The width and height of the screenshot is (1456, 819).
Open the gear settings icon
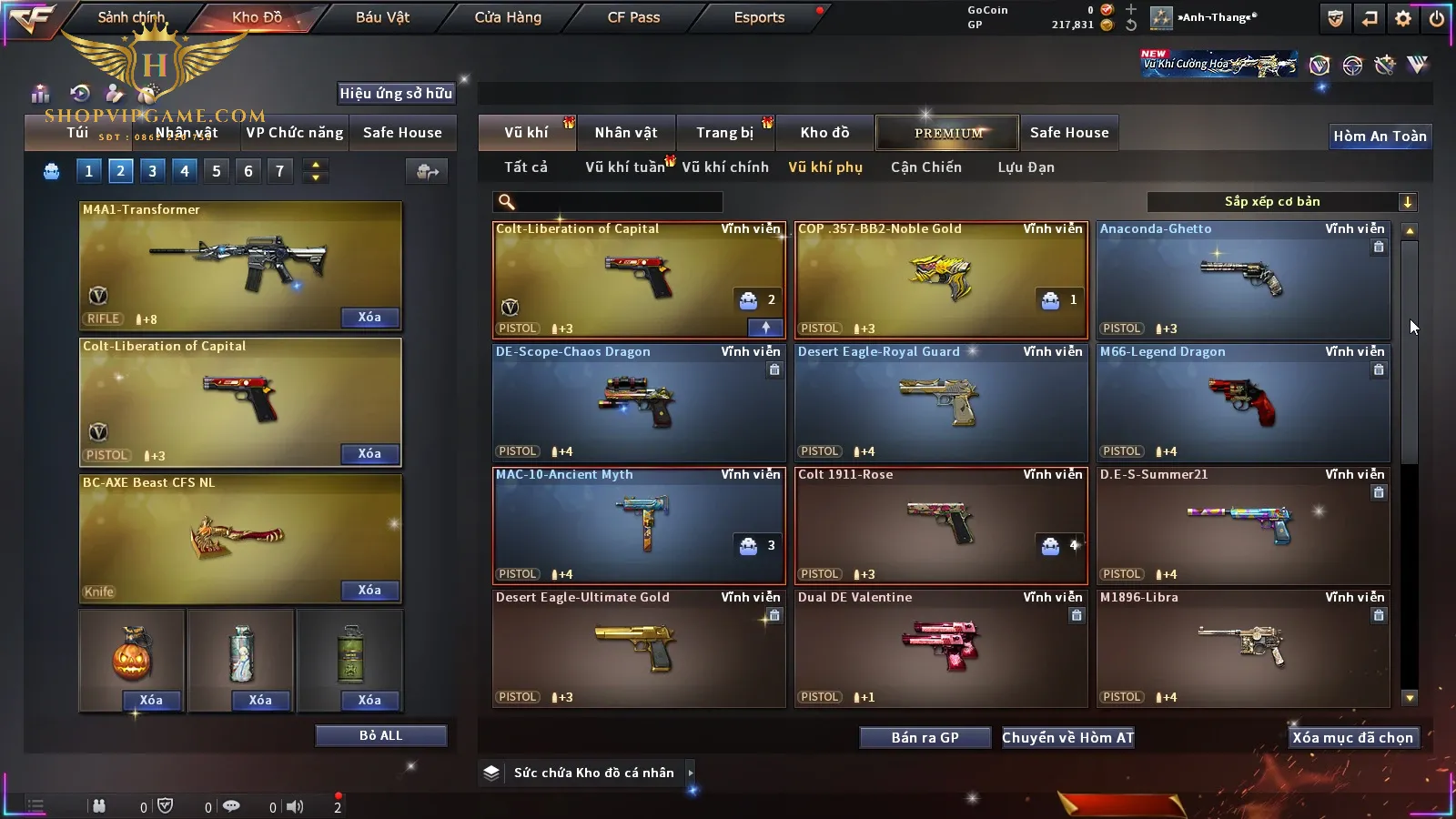(1403, 18)
